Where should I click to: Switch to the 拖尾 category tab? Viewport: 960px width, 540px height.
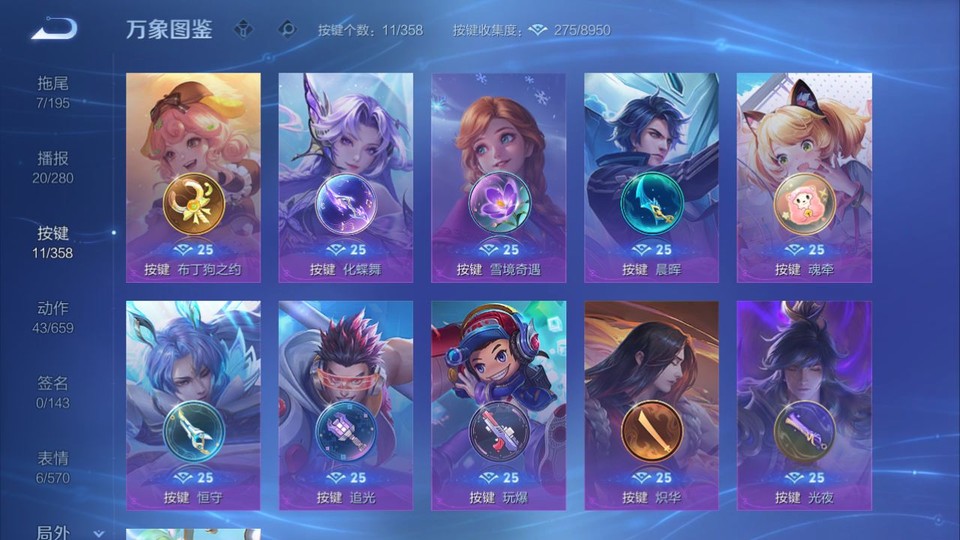click(x=53, y=91)
